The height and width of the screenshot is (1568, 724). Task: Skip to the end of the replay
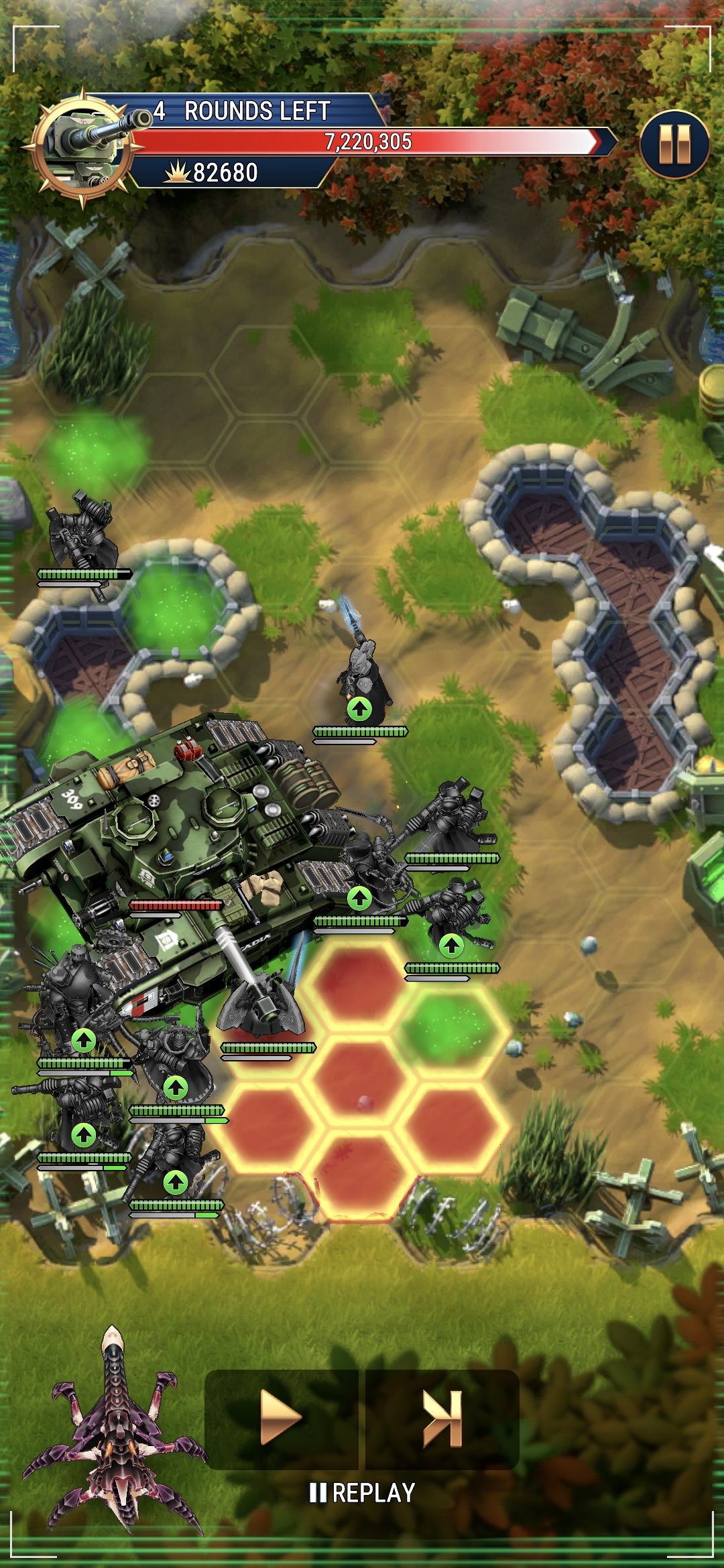coord(442,1419)
